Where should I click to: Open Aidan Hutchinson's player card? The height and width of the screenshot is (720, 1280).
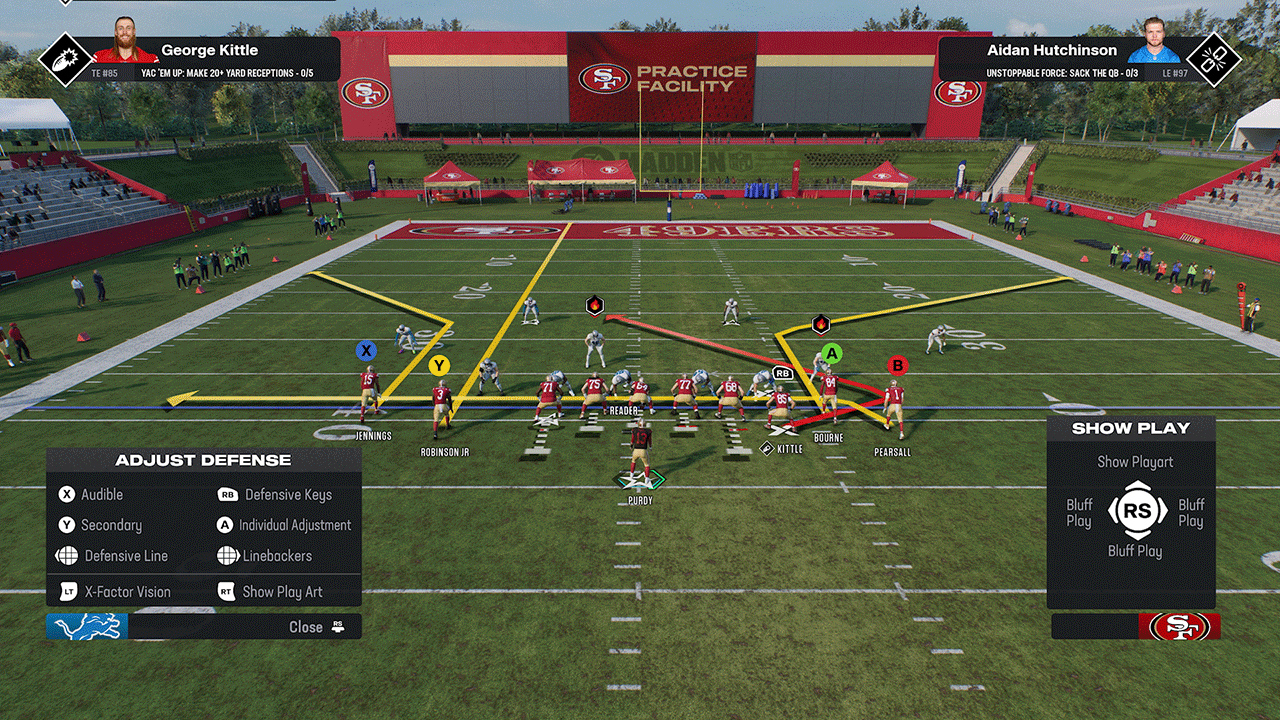(1052, 50)
